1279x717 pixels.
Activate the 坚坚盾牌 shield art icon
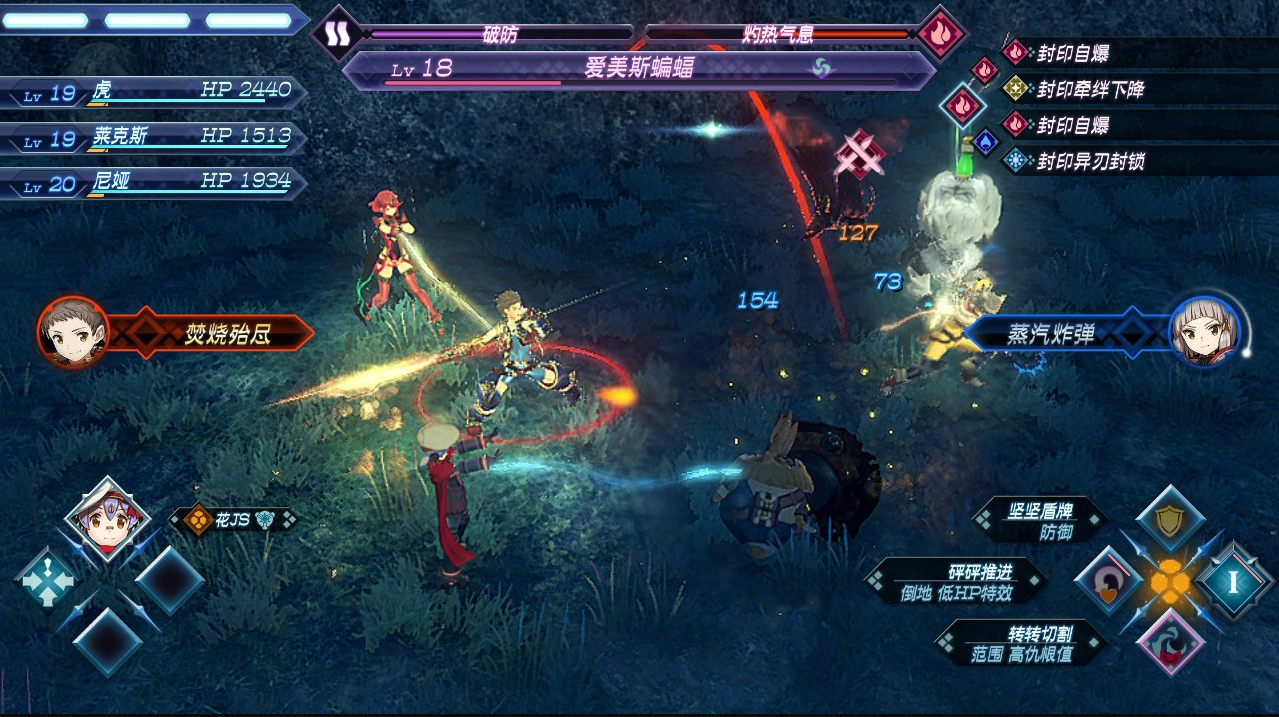[x=1169, y=520]
